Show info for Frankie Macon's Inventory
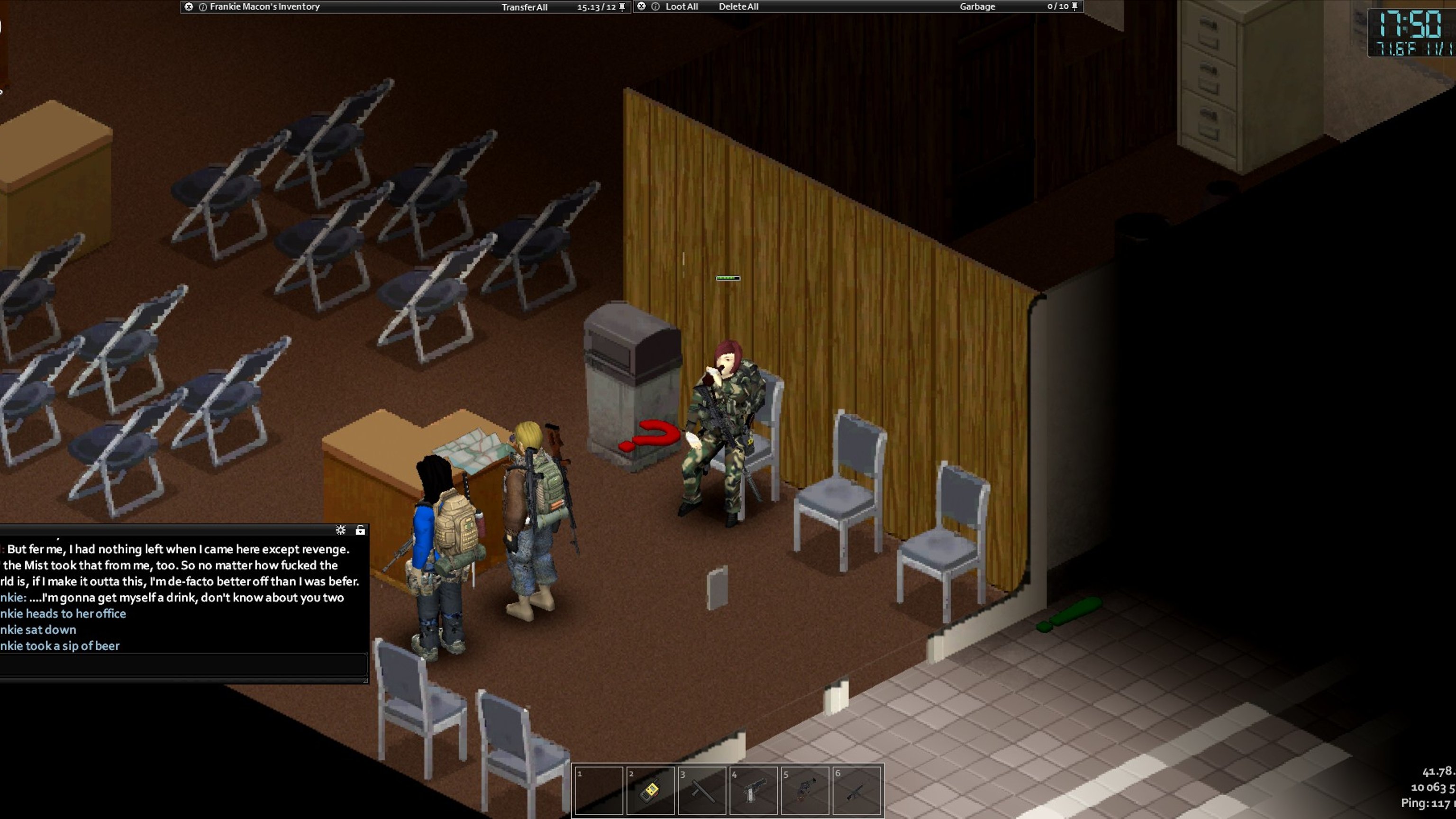The height and width of the screenshot is (819, 1456). 203,7
